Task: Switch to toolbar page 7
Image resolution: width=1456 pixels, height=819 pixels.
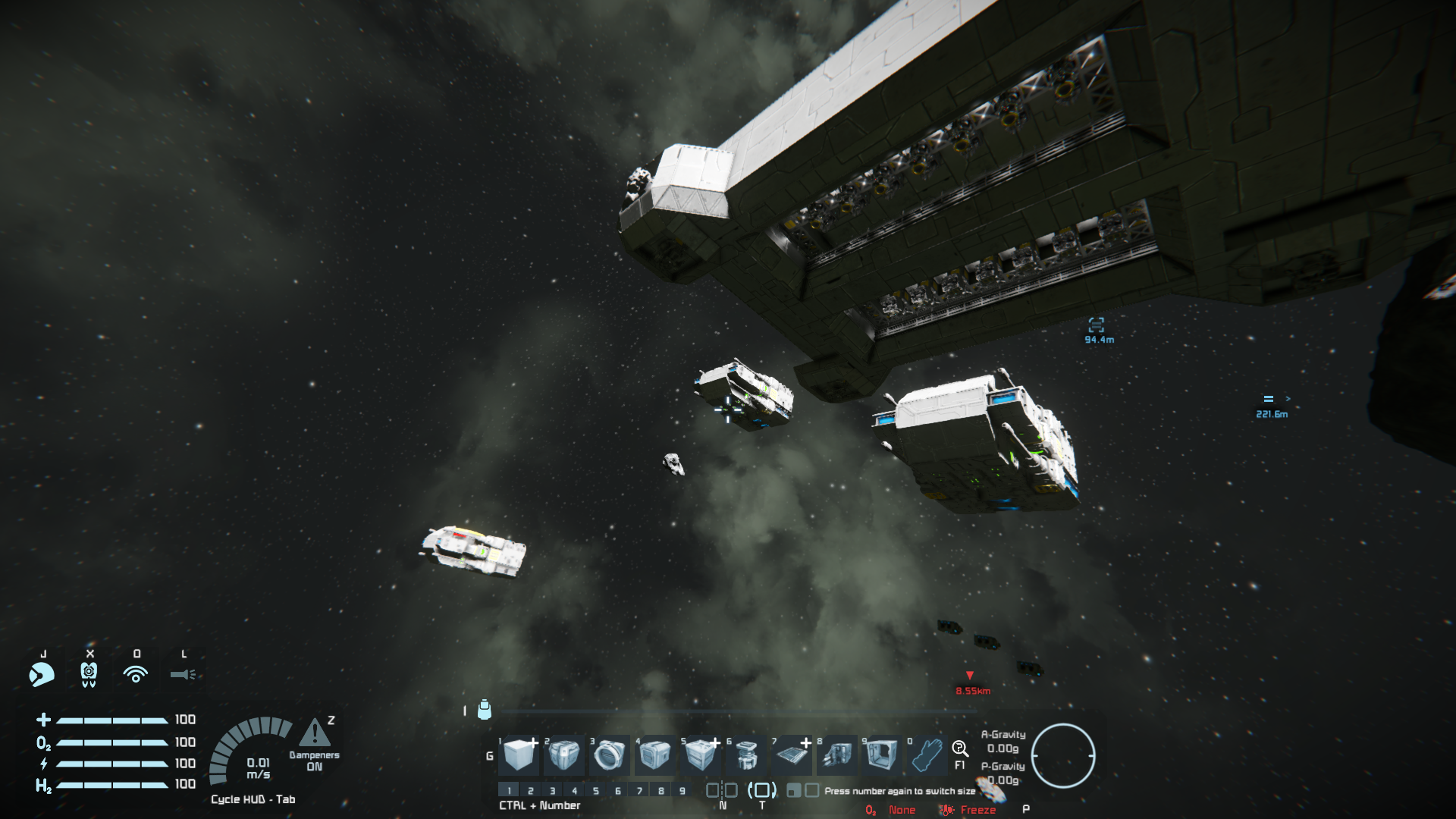Action: click(x=639, y=790)
